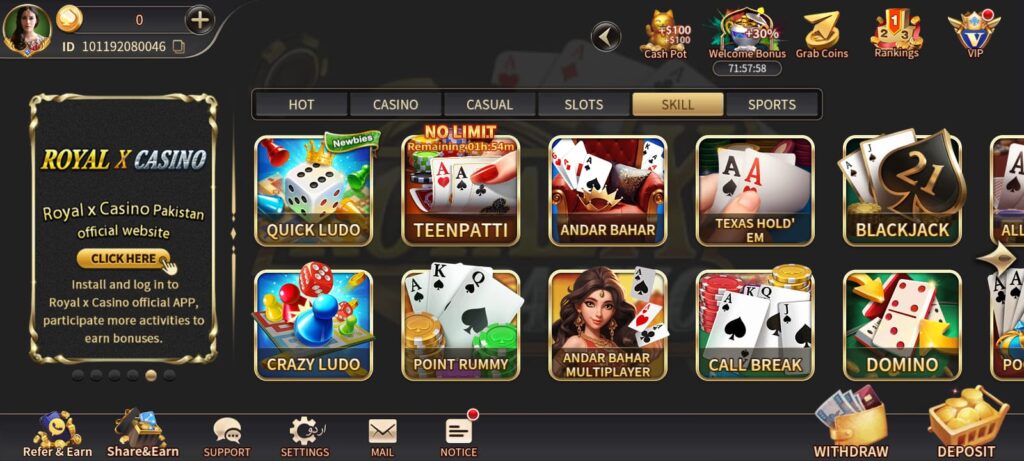Select the SLOTS tab

pos(584,104)
